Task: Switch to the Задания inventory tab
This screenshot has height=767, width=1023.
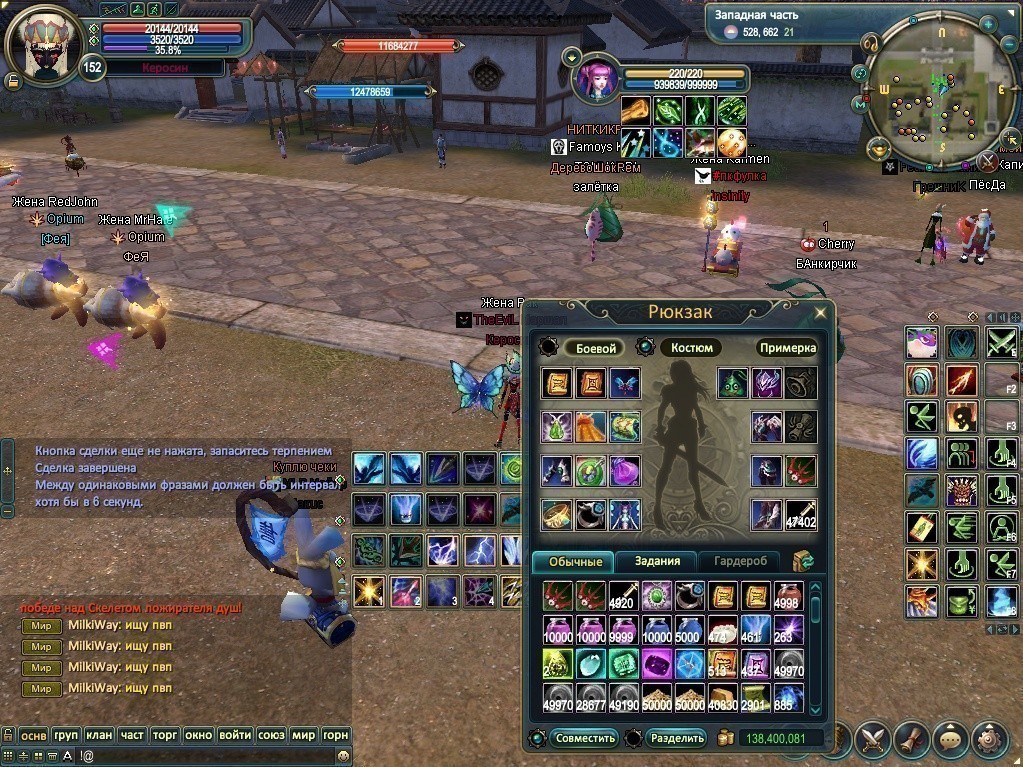Action: 657,561
